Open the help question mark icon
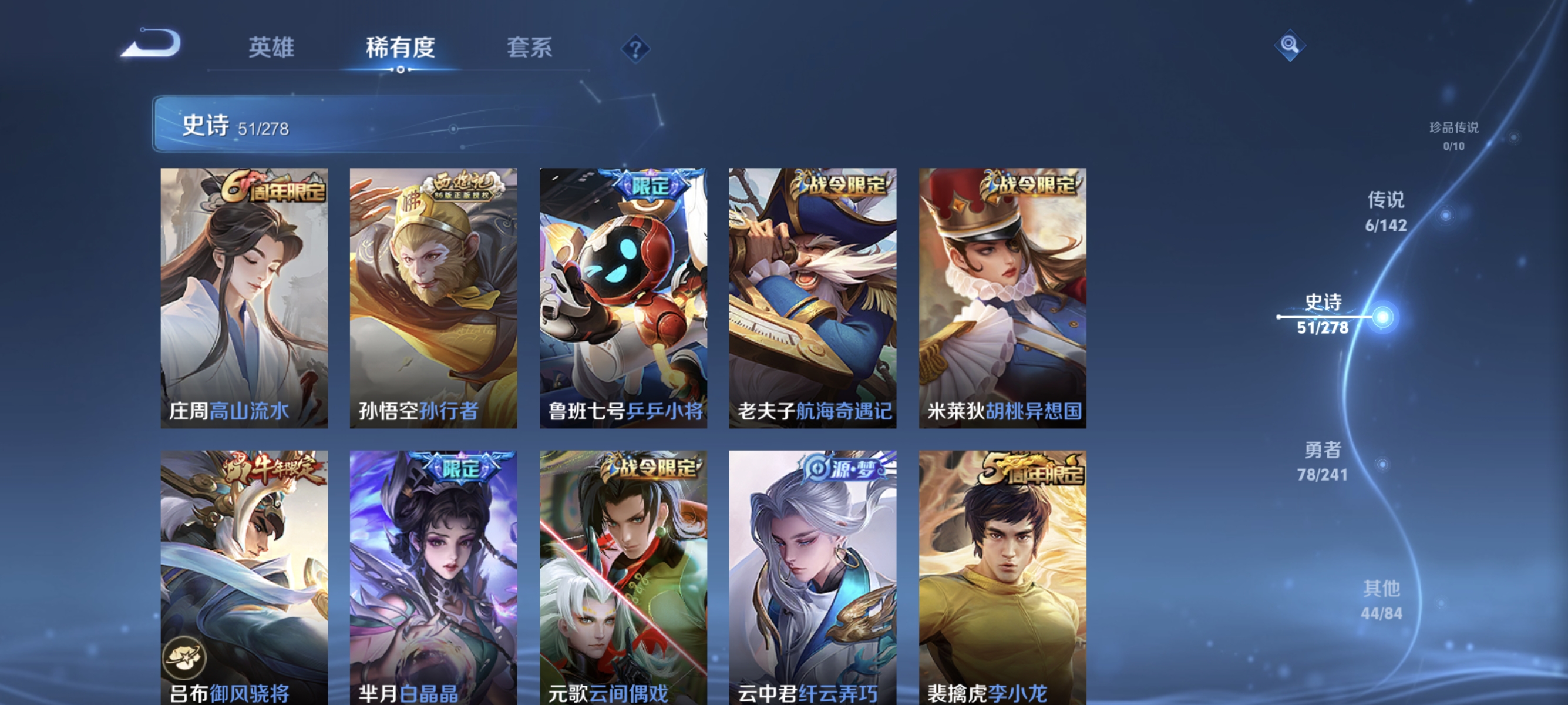The width and height of the screenshot is (1568, 705). (635, 50)
